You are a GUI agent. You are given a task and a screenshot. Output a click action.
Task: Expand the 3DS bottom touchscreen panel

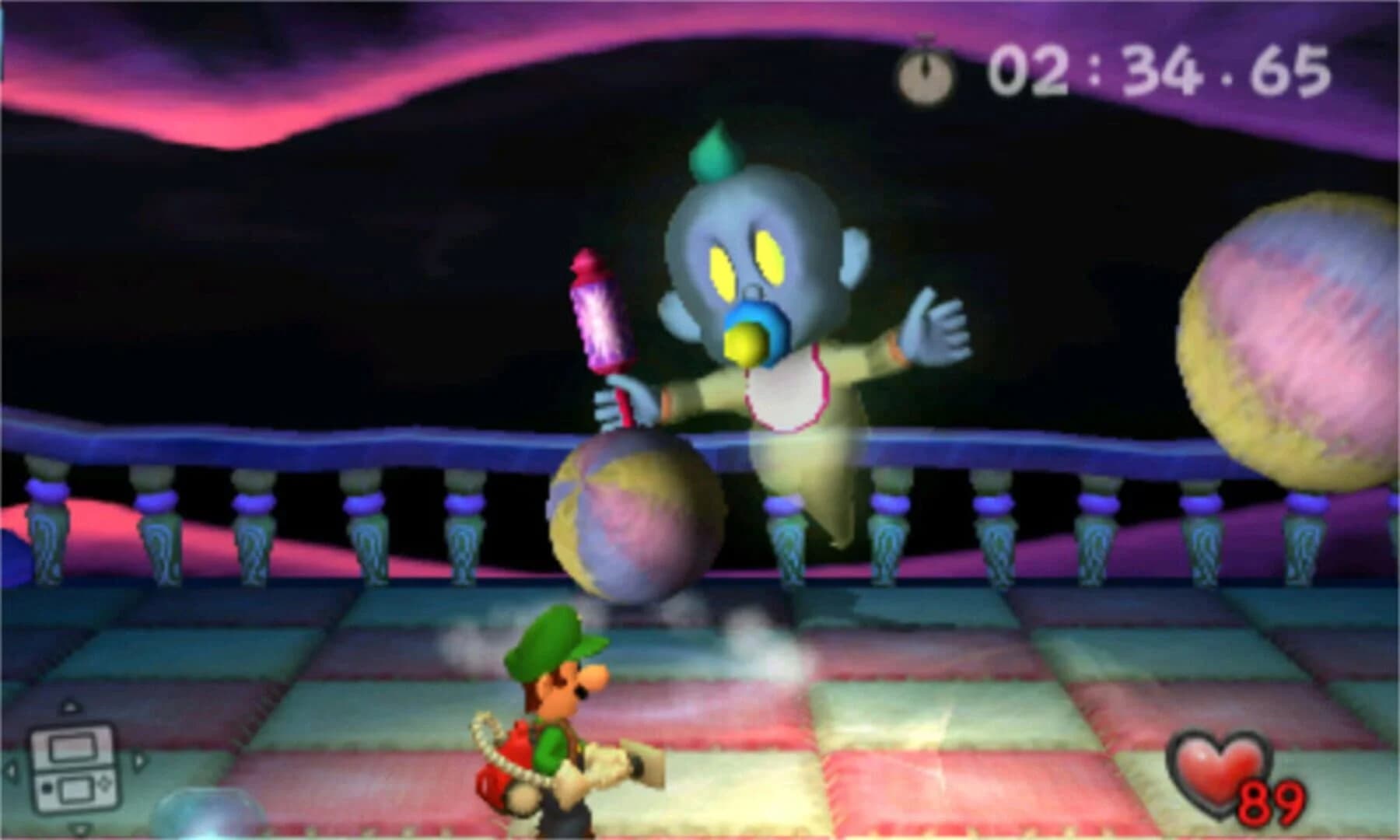75,791
